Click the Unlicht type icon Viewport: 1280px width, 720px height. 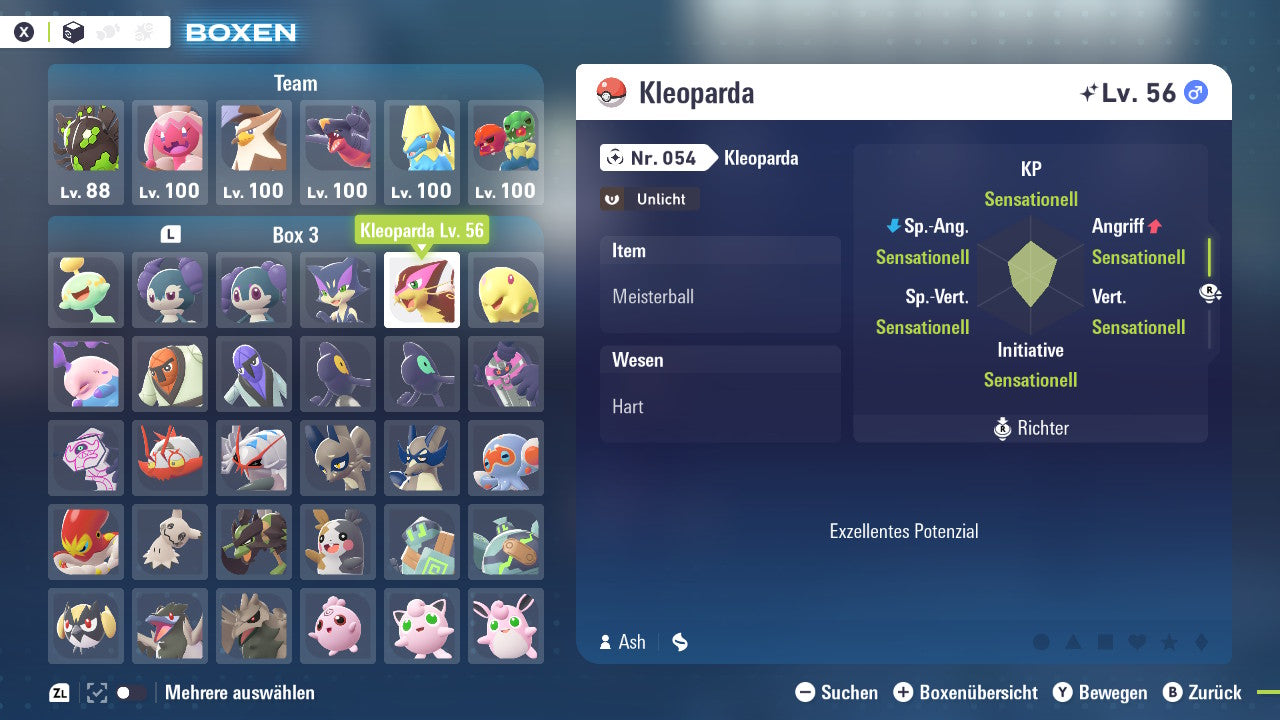648,199
